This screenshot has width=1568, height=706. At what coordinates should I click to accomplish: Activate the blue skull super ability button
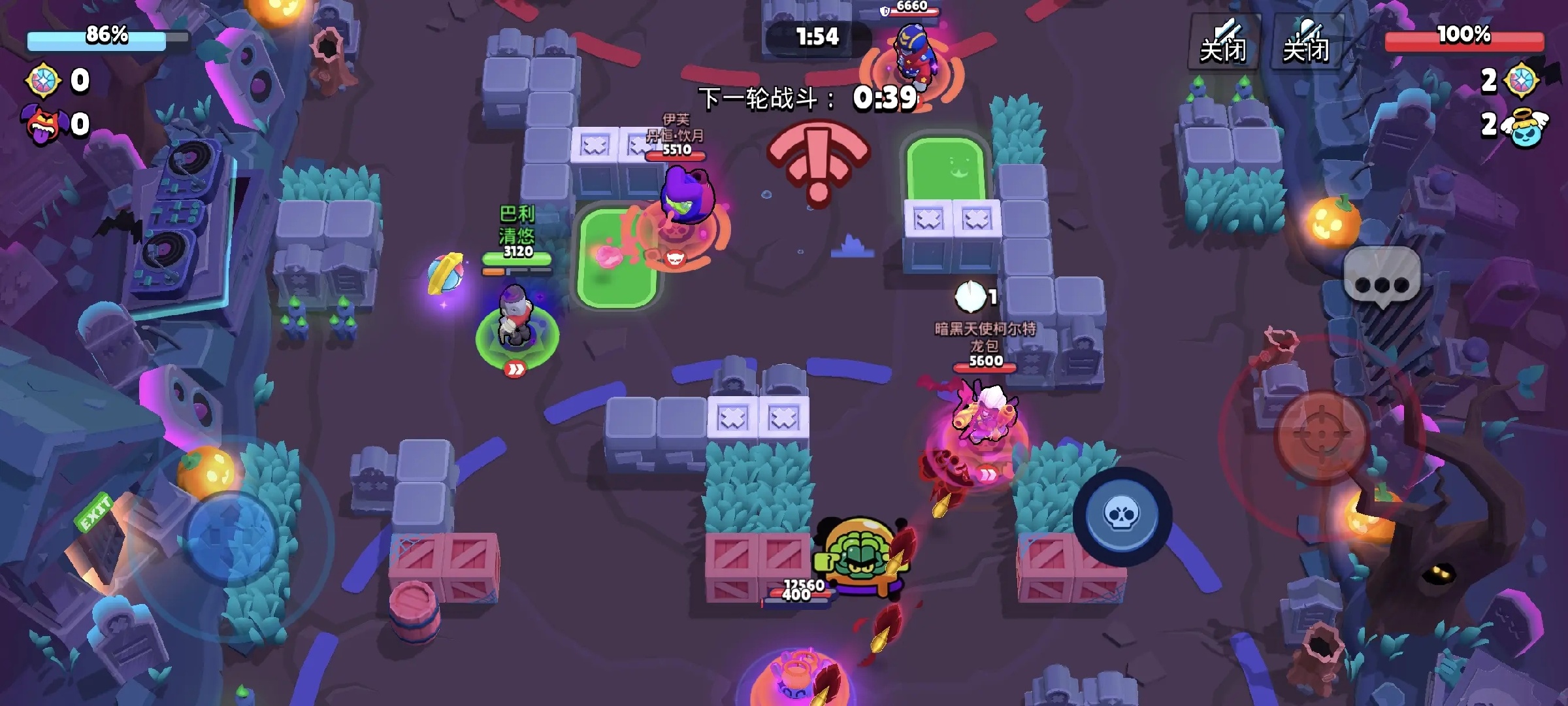(x=1122, y=516)
